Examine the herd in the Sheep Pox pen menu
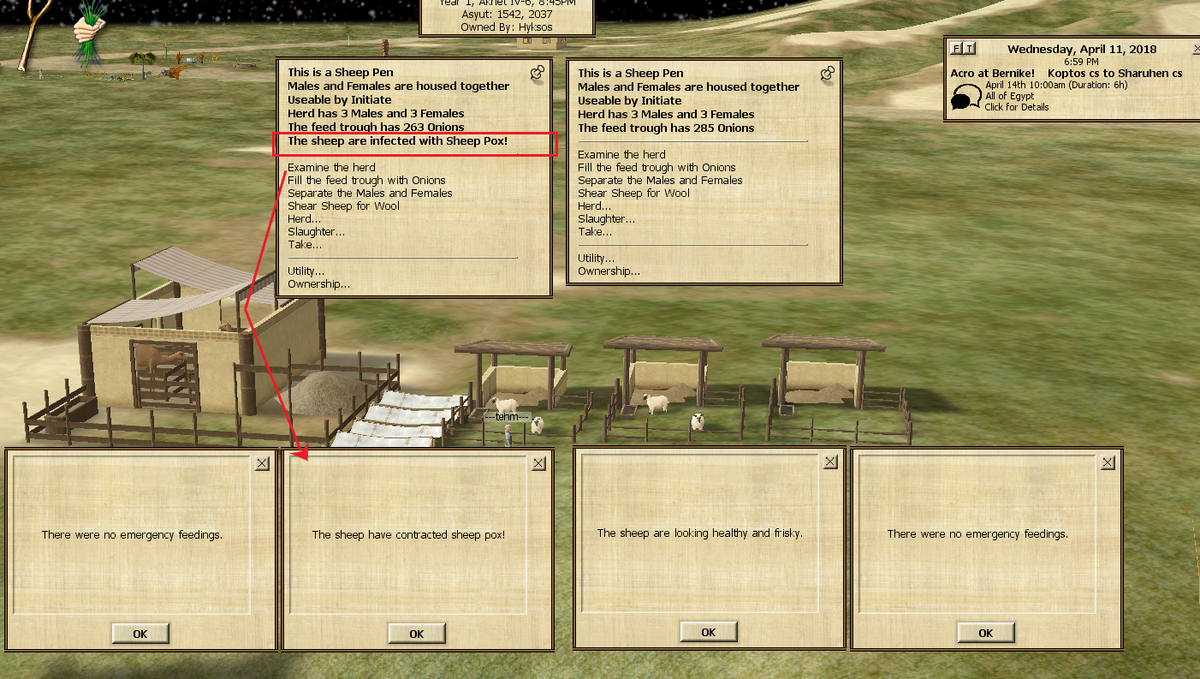This screenshot has width=1200, height=679. [331, 167]
